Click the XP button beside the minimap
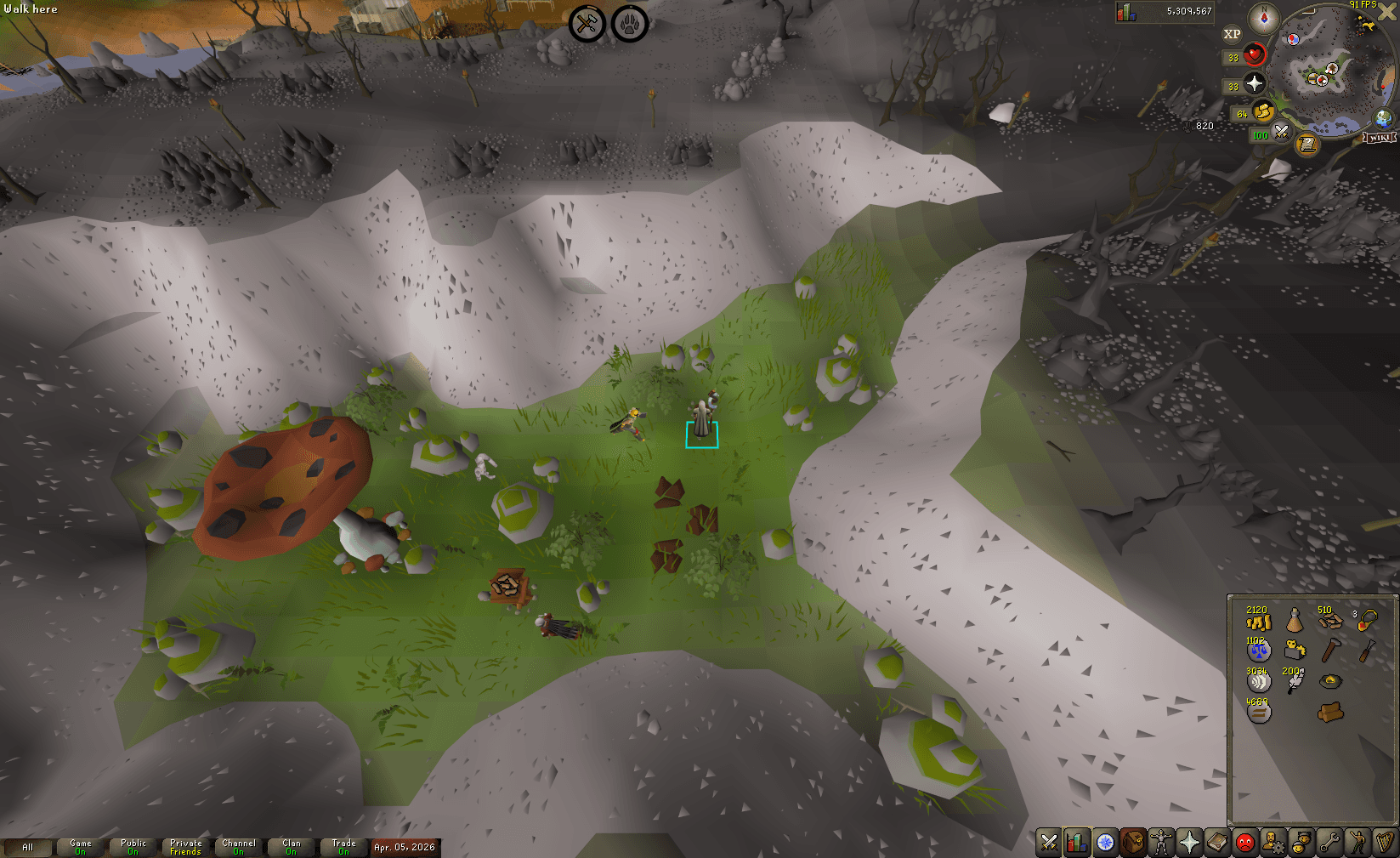The height and width of the screenshot is (858, 1400). click(x=1233, y=33)
